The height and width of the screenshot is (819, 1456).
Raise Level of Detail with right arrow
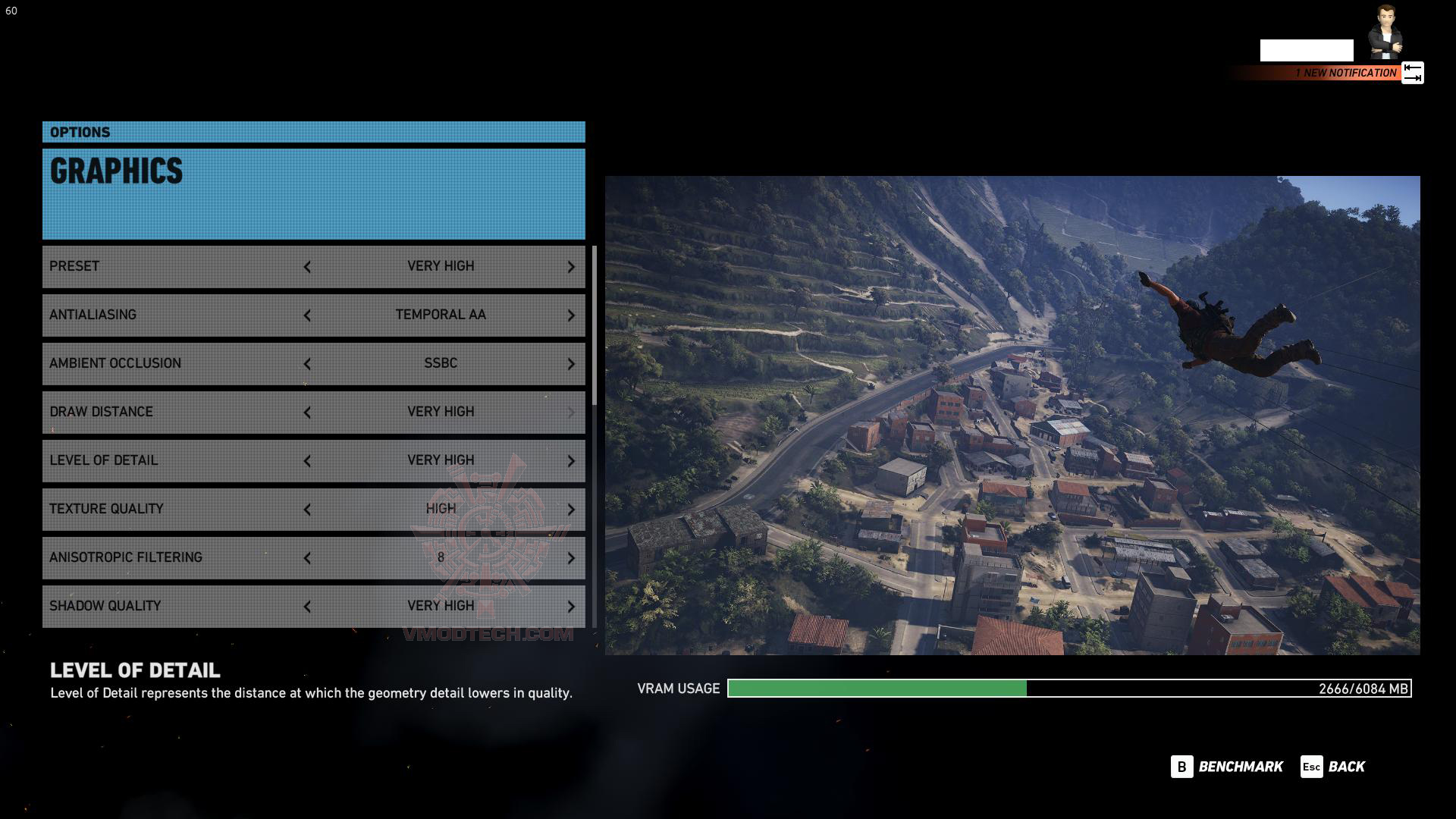571,461
